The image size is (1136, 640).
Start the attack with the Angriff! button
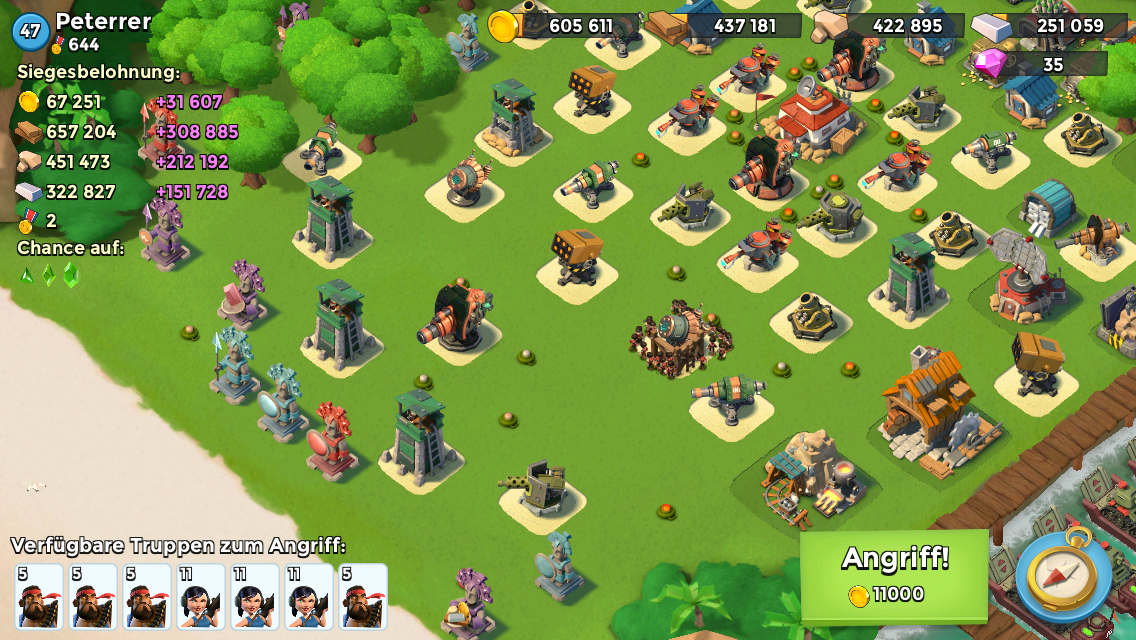point(894,574)
